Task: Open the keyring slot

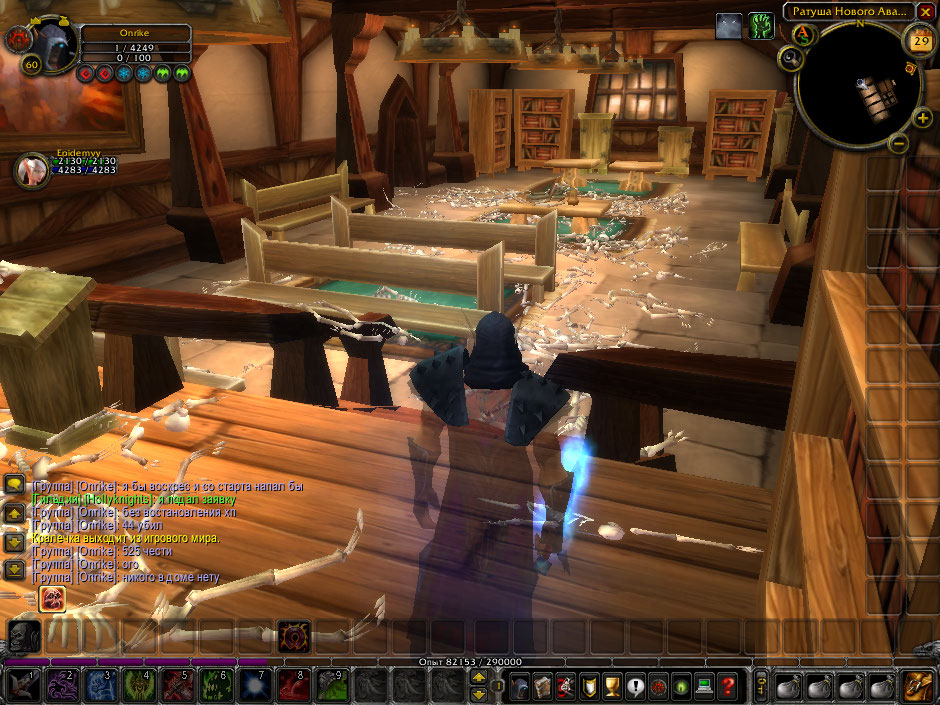Action: click(762, 686)
